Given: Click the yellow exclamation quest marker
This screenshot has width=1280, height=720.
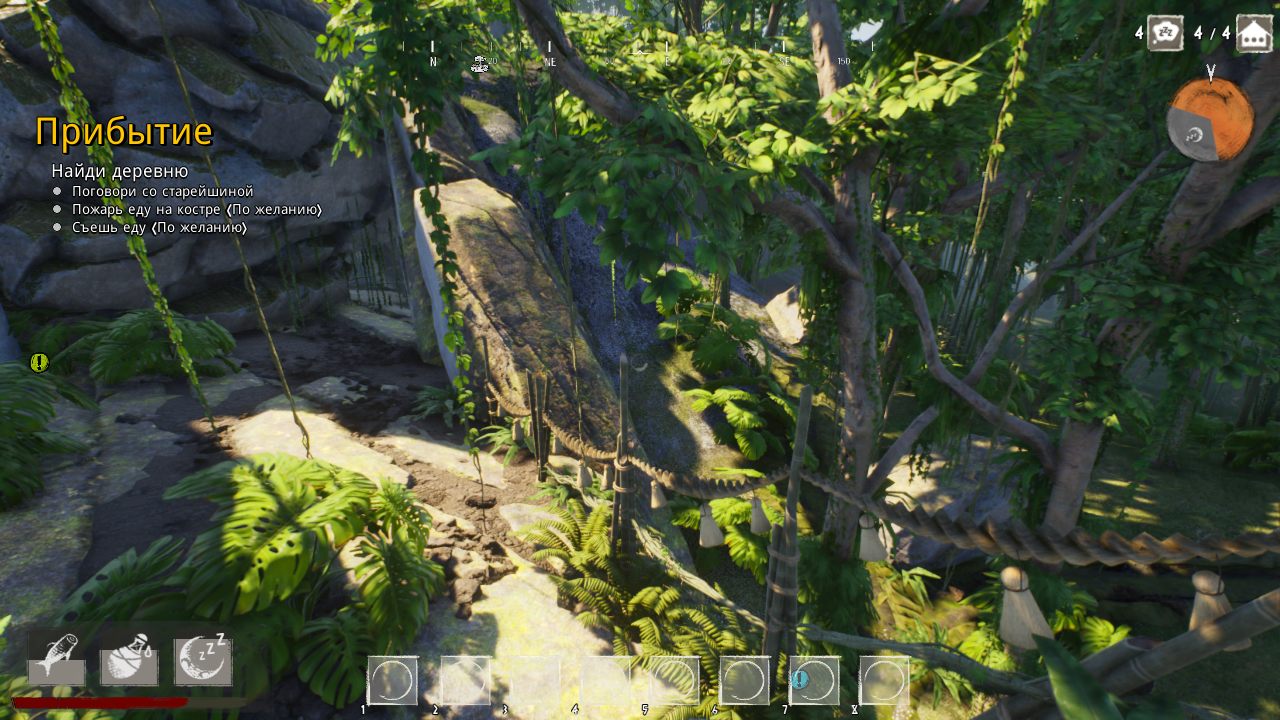Looking at the screenshot, I should (x=39, y=363).
